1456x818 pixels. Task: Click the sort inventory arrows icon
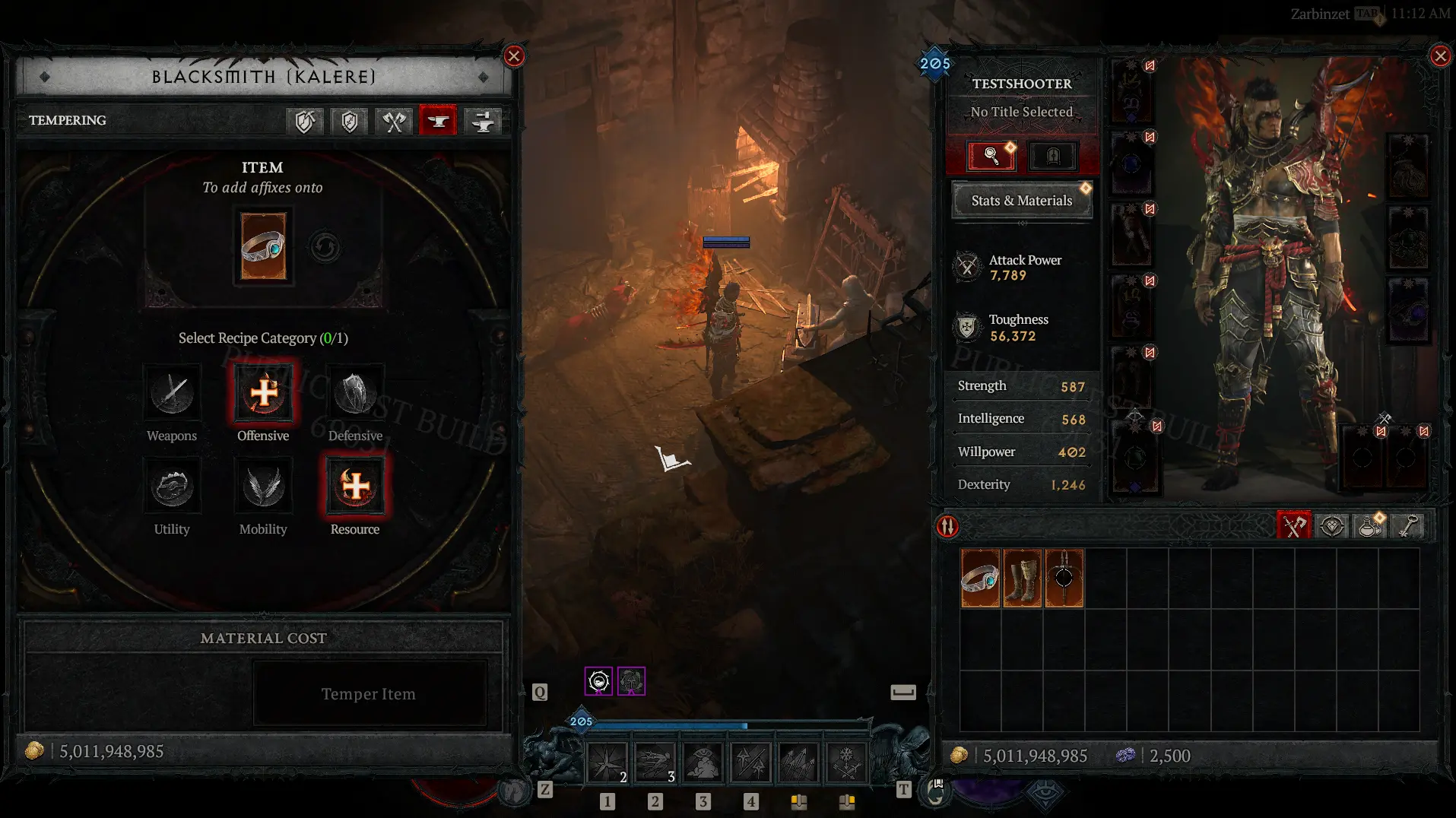tap(947, 525)
